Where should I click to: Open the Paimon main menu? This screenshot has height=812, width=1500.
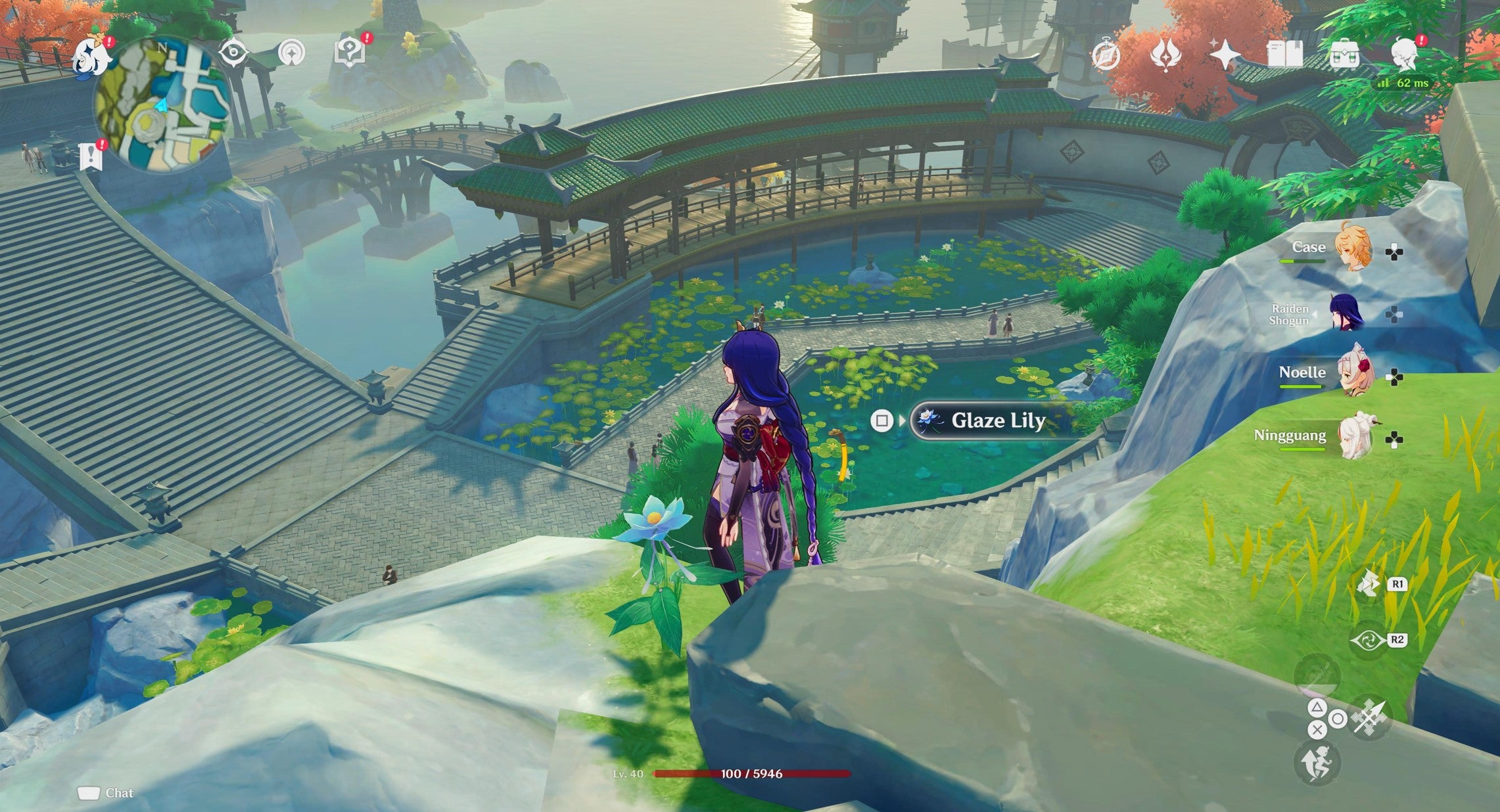(91, 58)
